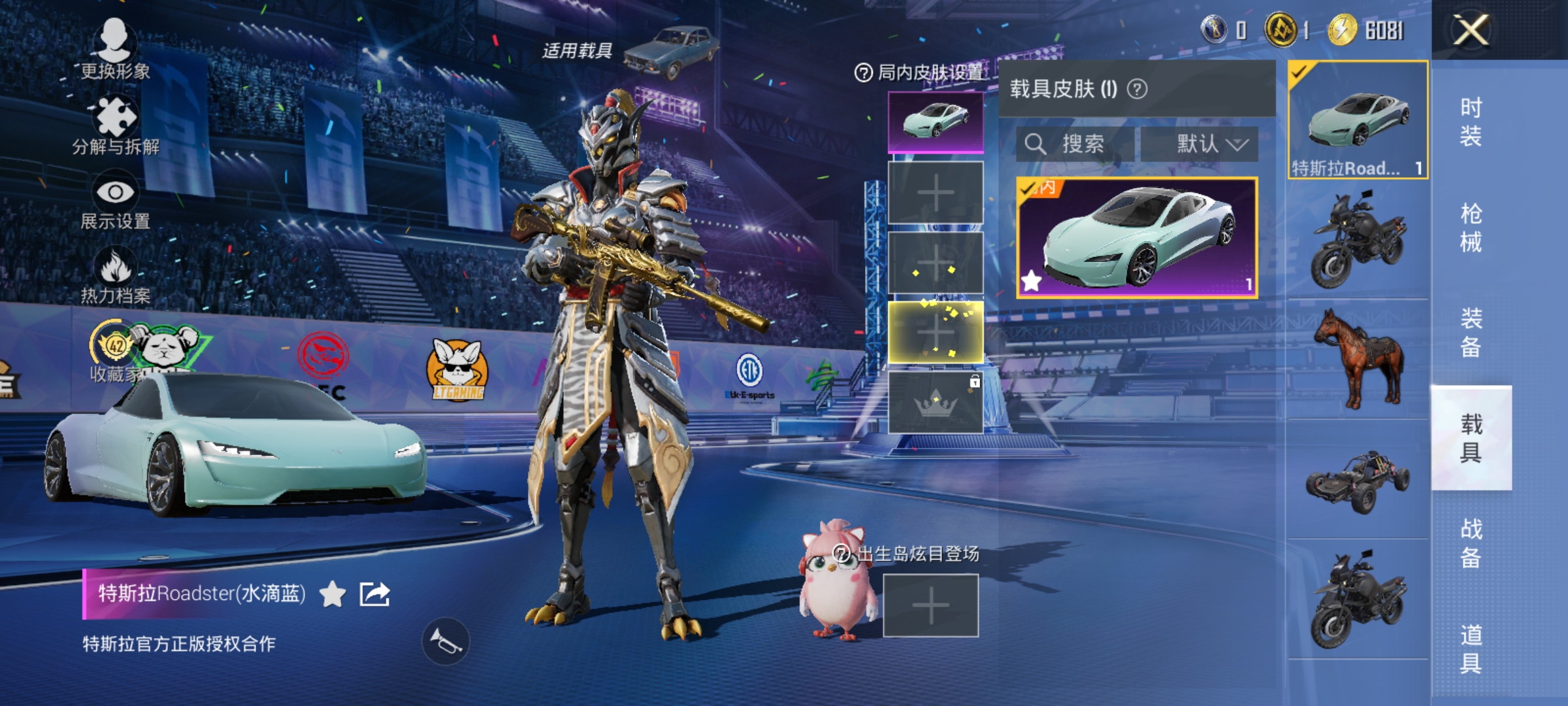Viewport: 1568px width, 706px height.
Task: Close the inventory screen
Action: tap(1470, 30)
